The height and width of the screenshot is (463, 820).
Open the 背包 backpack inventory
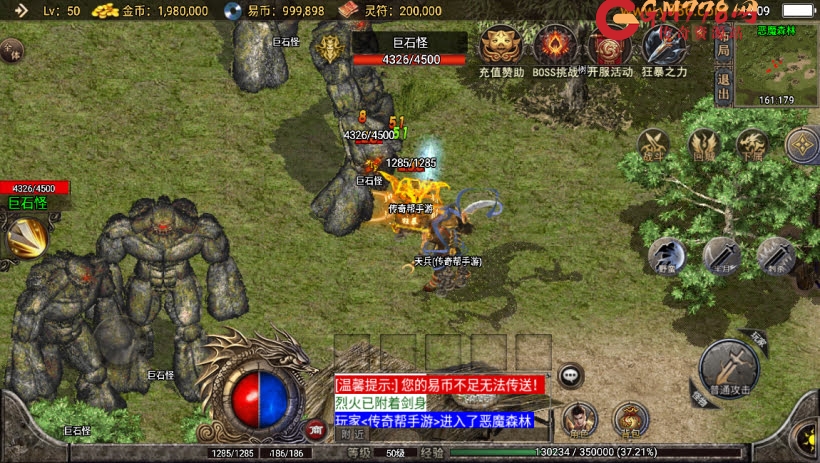(x=629, y=418)
